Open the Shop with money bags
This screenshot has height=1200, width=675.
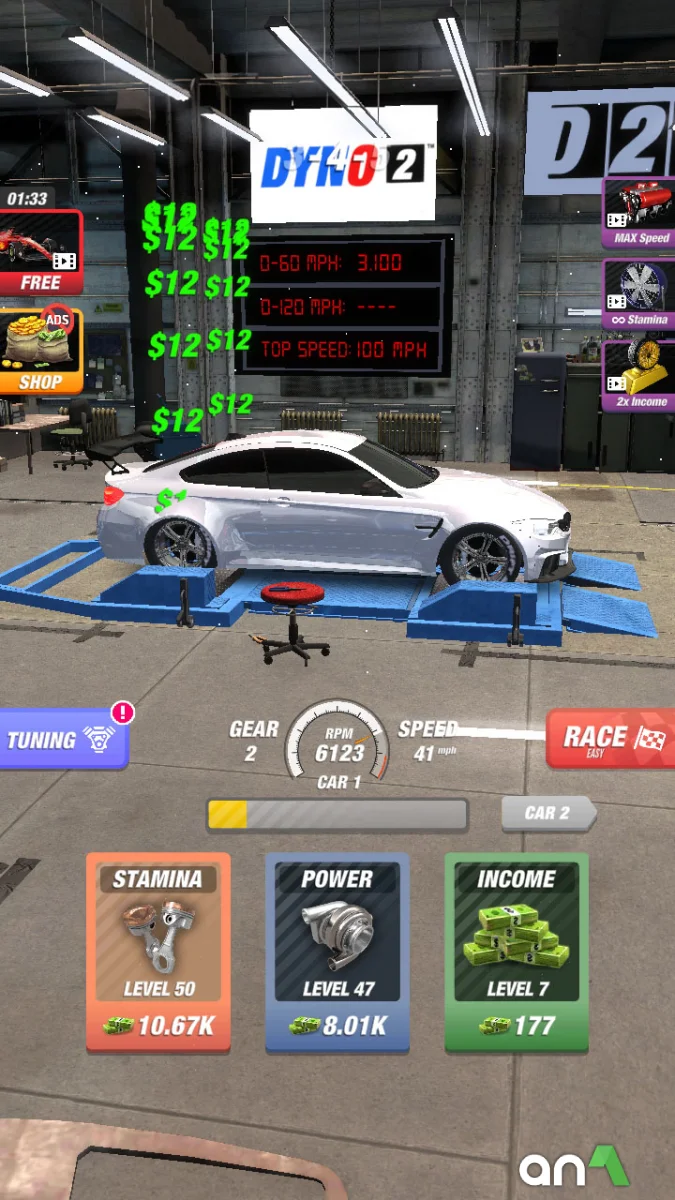(40, 350)
